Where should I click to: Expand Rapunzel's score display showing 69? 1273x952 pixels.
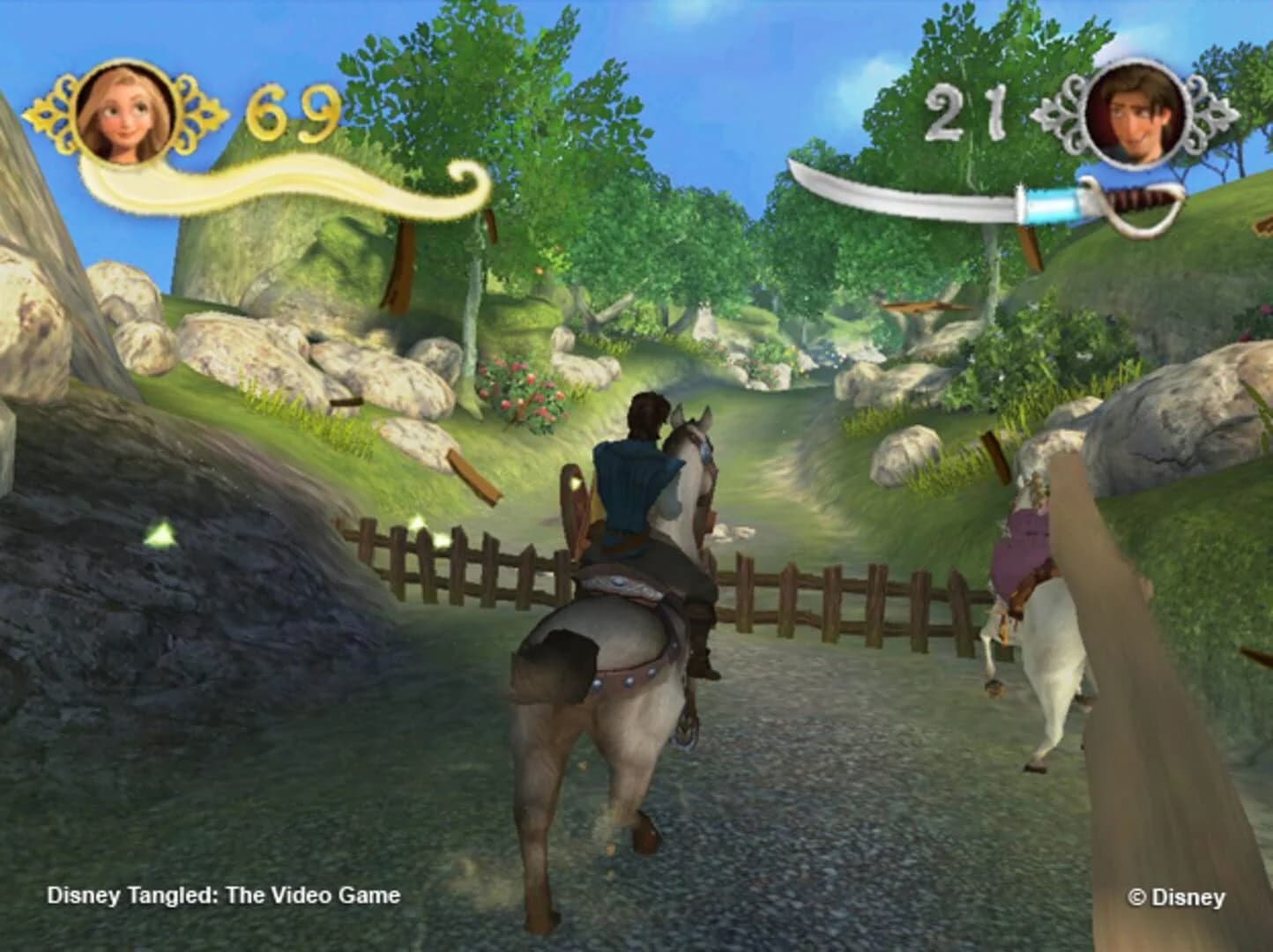[x=283, y=114]
